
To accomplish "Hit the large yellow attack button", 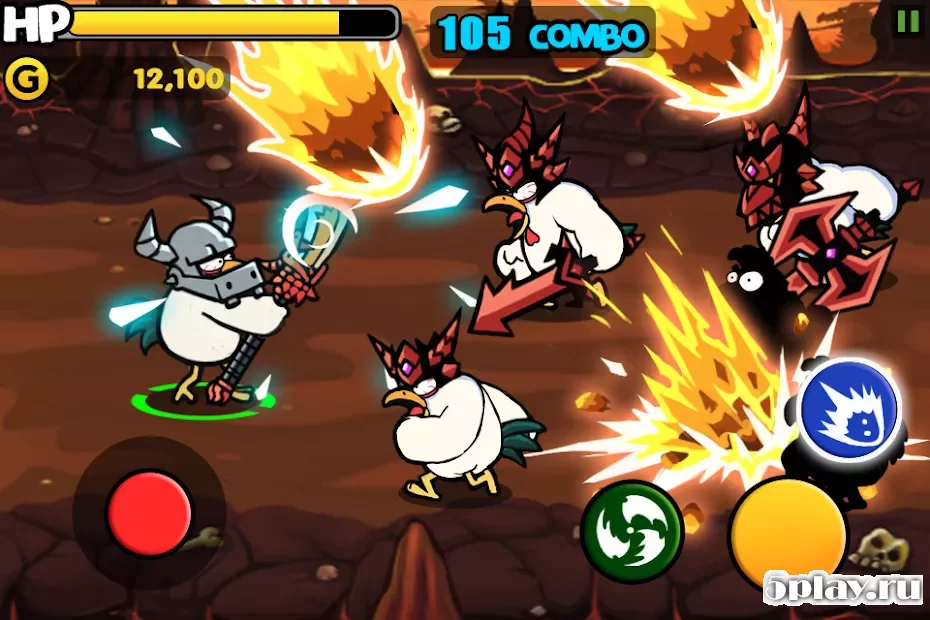I will coord(787,532).
